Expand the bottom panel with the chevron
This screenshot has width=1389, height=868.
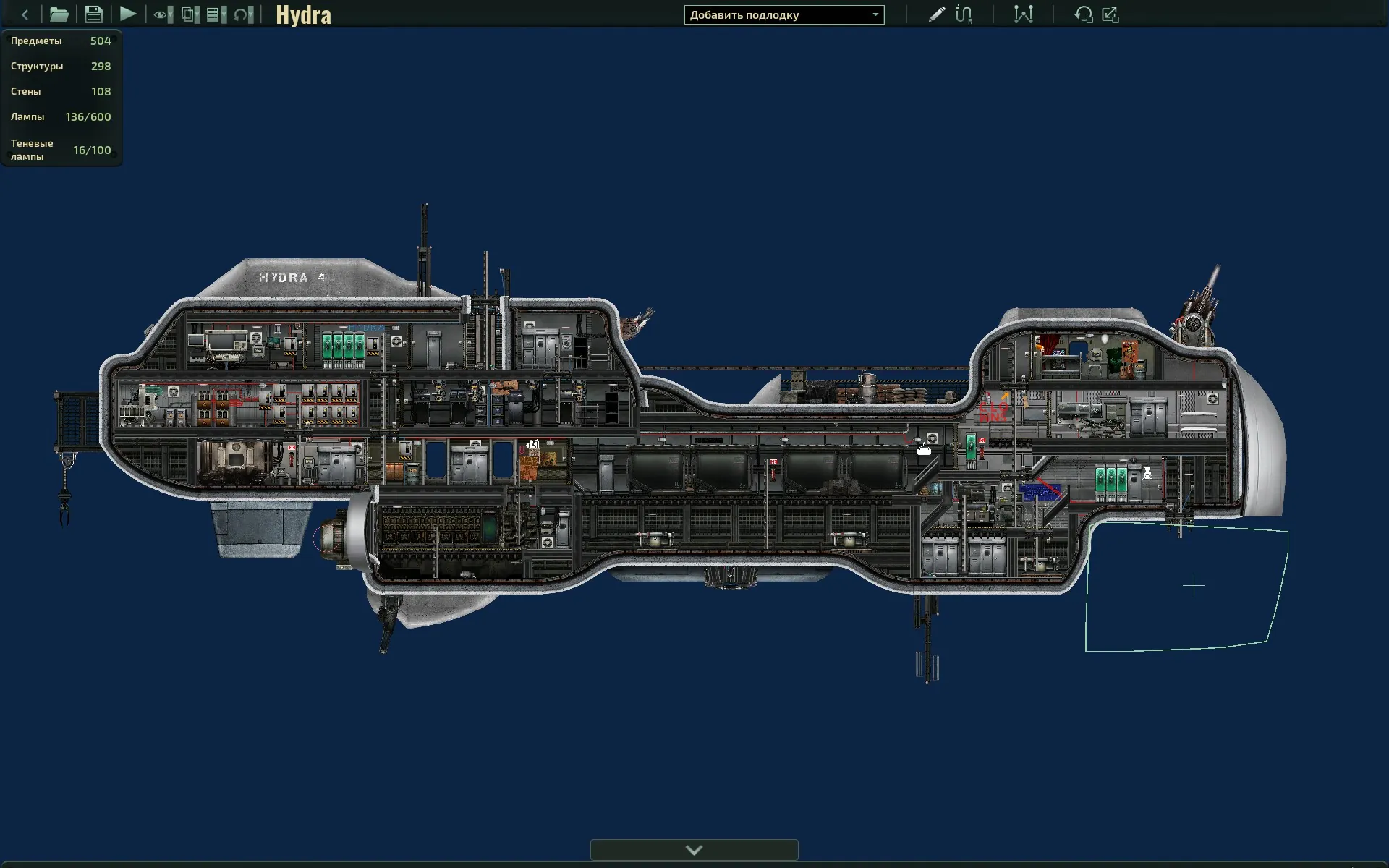(694, 850)
